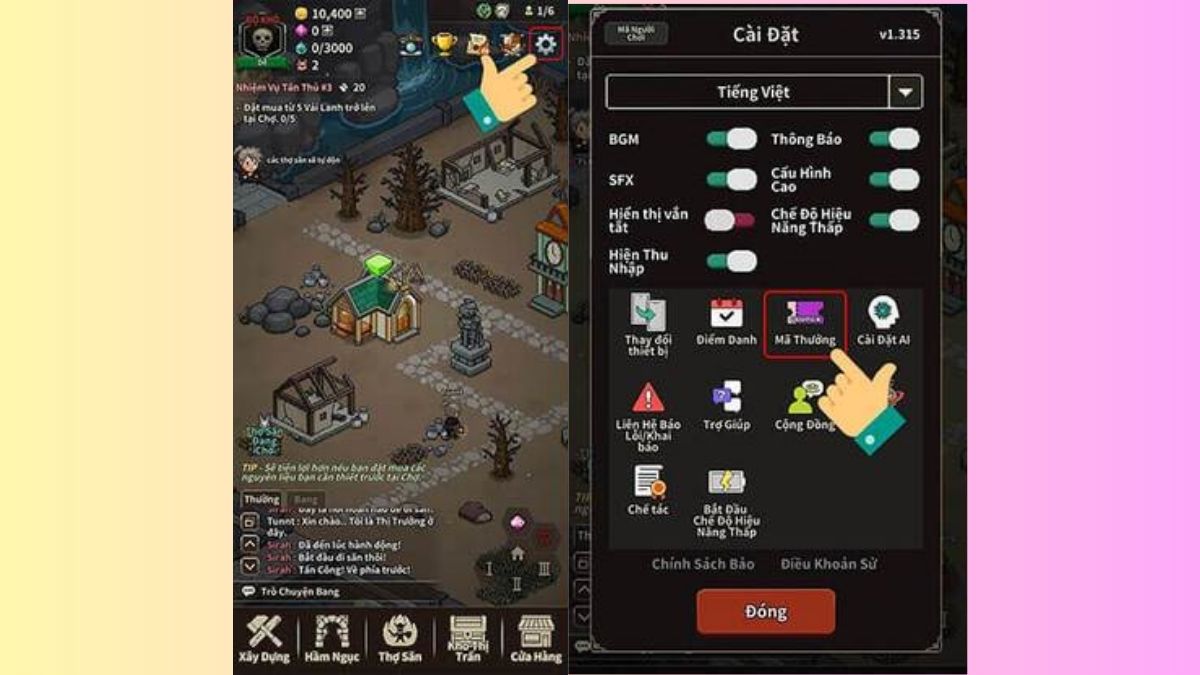Open the trophy achievements icon
Image resolution: width=1200 pixels, height=675 pixels.
coord(443,44)
